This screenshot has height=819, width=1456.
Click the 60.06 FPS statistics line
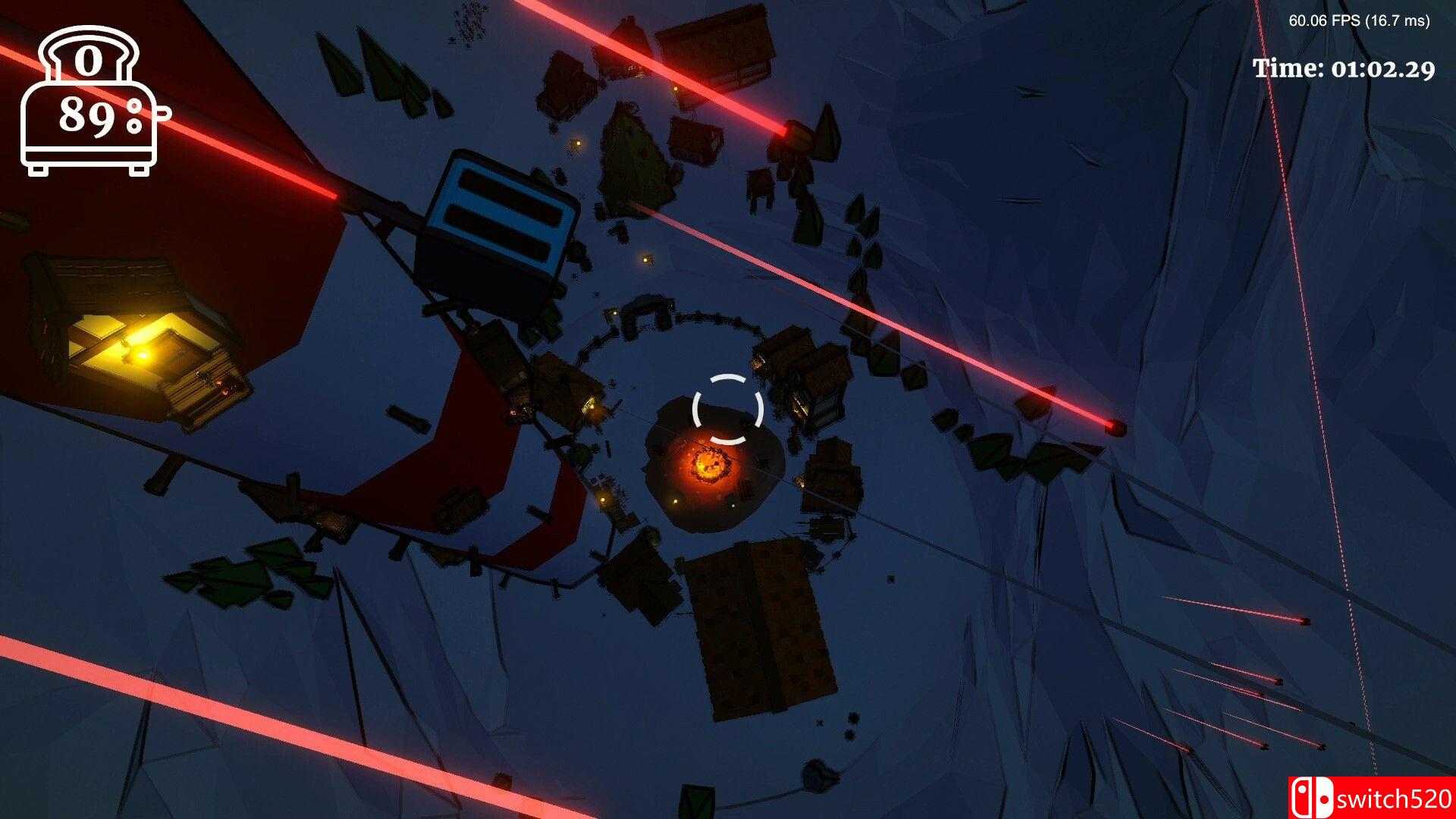pyautogui.click(x=1361, y=20)
